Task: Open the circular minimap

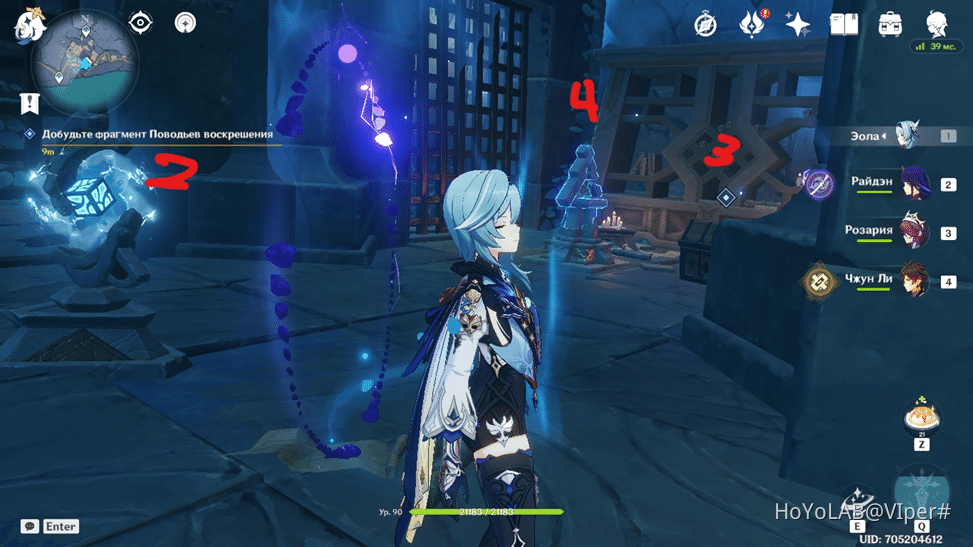Action: pos(85,62)
